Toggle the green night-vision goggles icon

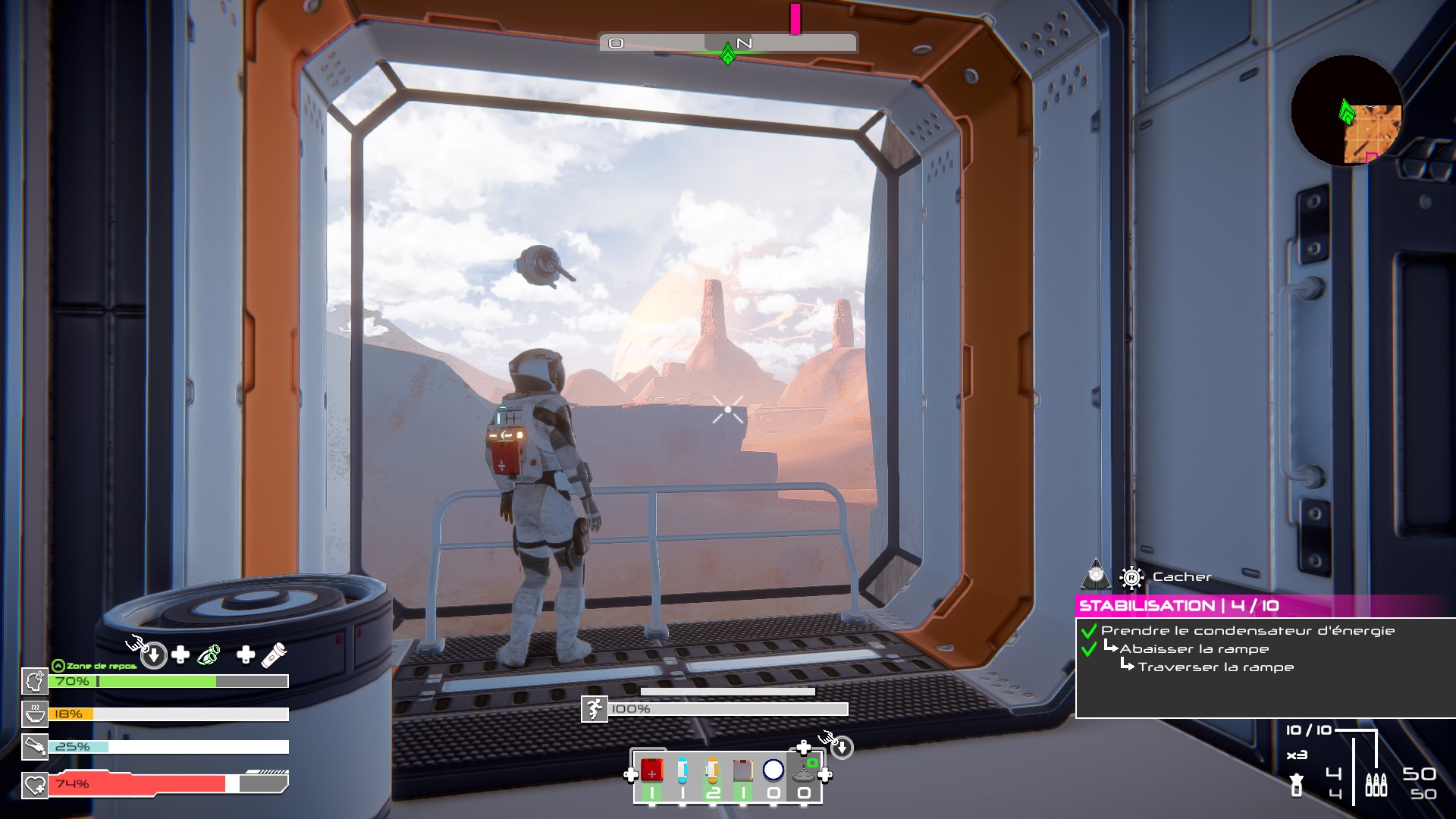209,655
